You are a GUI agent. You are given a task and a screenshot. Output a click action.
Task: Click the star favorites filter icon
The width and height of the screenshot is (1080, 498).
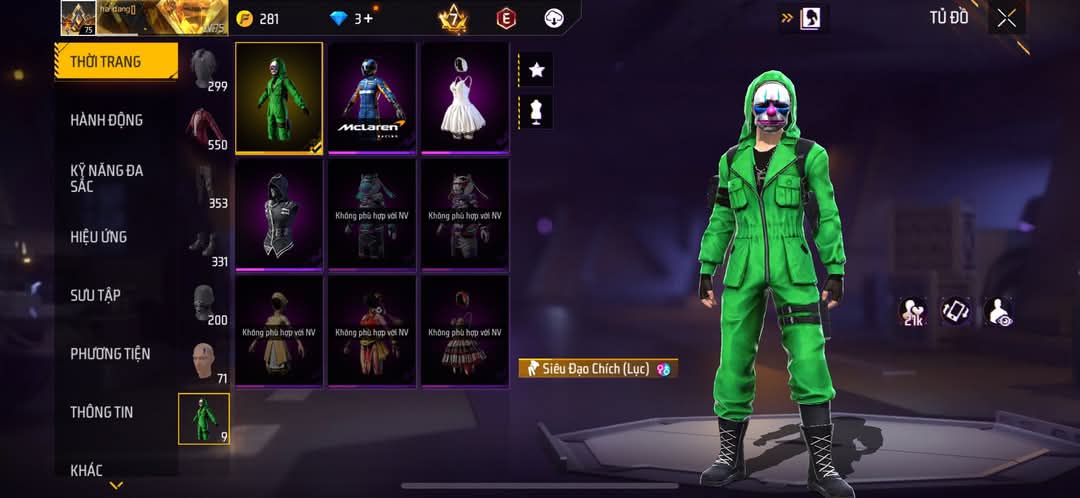(x=536, y=70)
